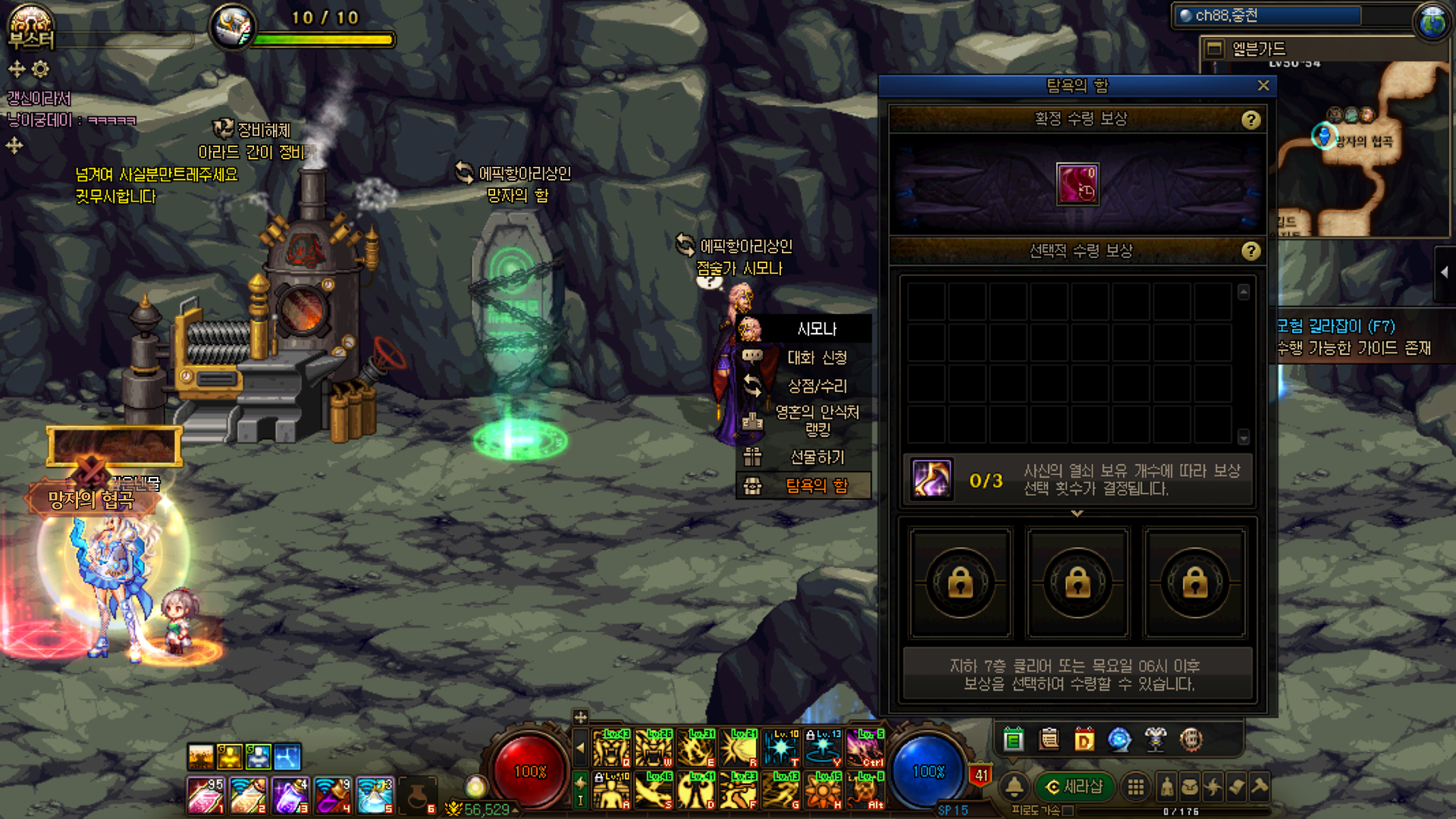Open the 세라샵 cash shop
Screen dimensions: 1456x819
(x=1074, y=787)
